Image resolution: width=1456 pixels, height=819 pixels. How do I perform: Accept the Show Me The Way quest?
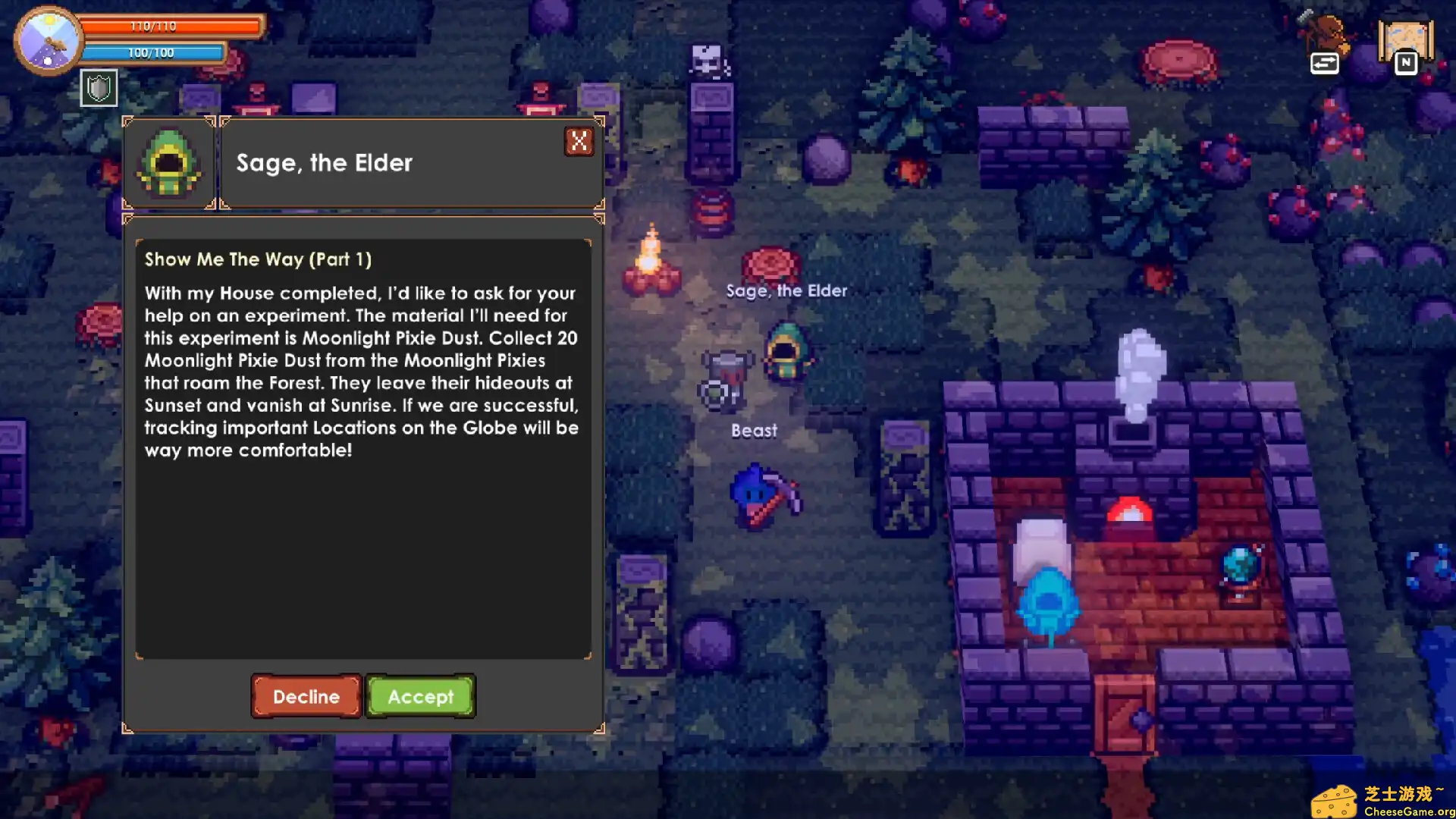click(420, 696)
